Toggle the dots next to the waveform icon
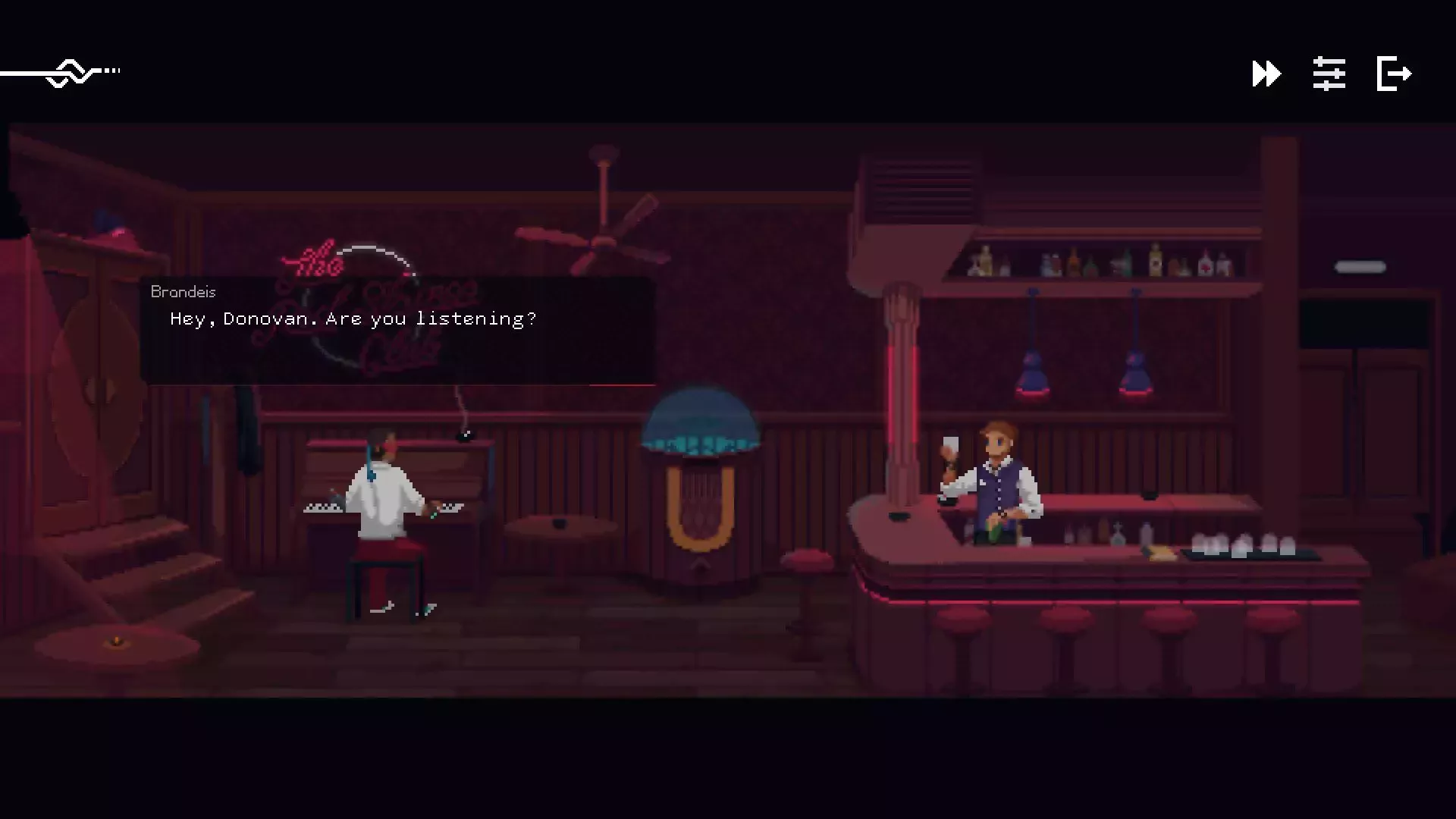The height and width of the screenshot is (819, 1456). click(x=112, y=70)
